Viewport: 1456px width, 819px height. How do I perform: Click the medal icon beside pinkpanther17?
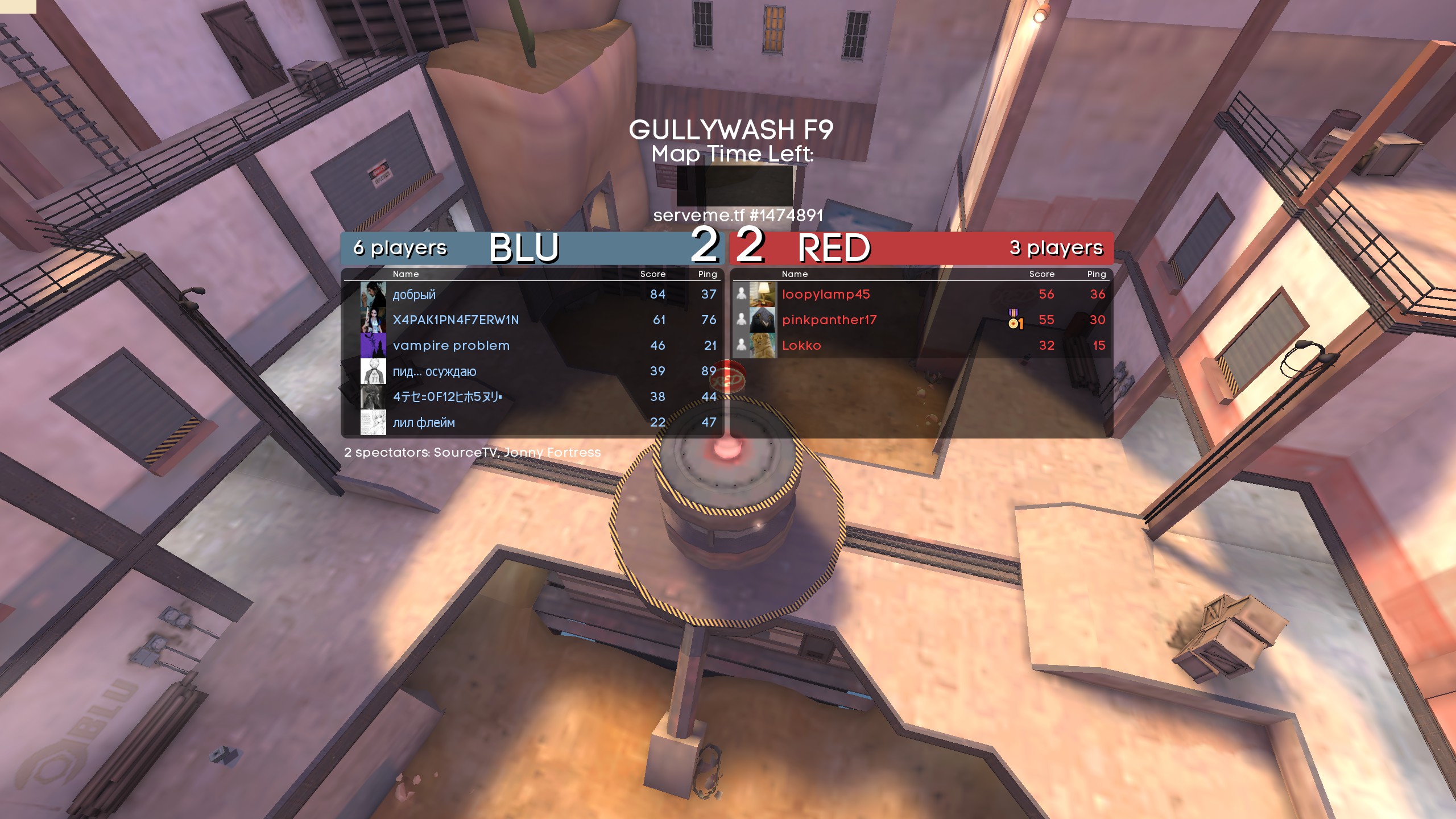pos(1015,320)
